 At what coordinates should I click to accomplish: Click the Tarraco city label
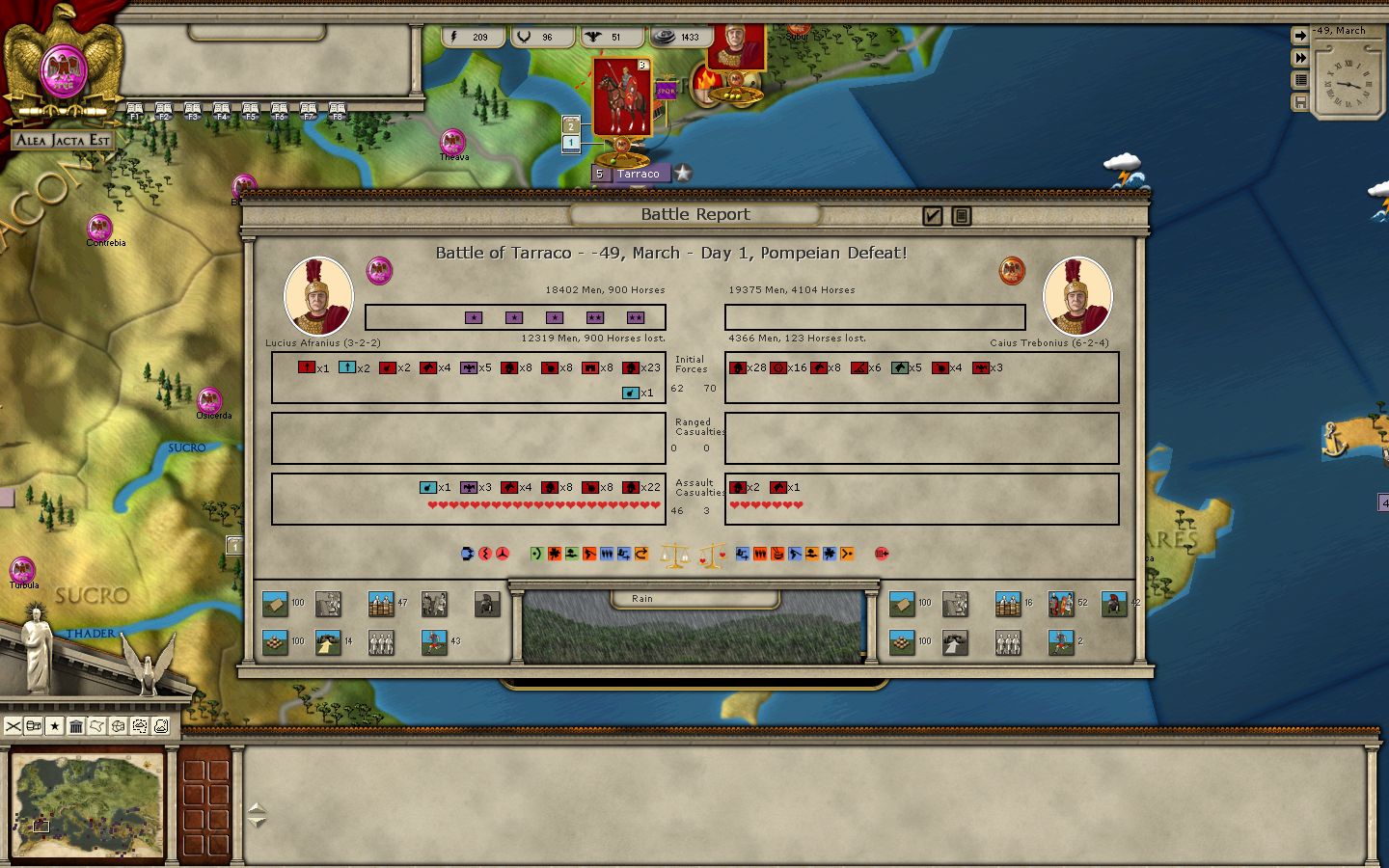click(x=638, y=175)
